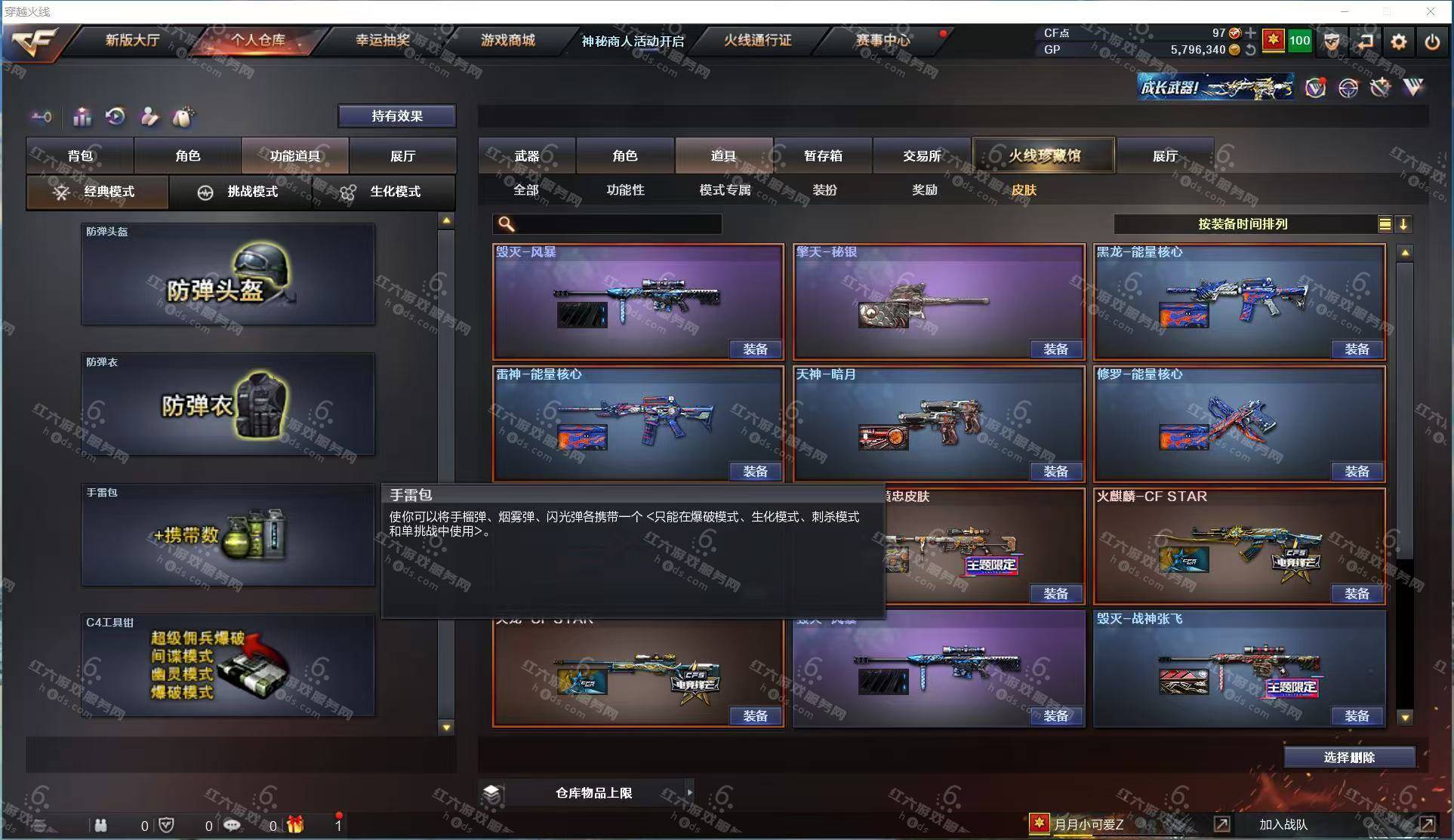Expand 仓库物品上限 at the bottom panel

coord(593,792)
